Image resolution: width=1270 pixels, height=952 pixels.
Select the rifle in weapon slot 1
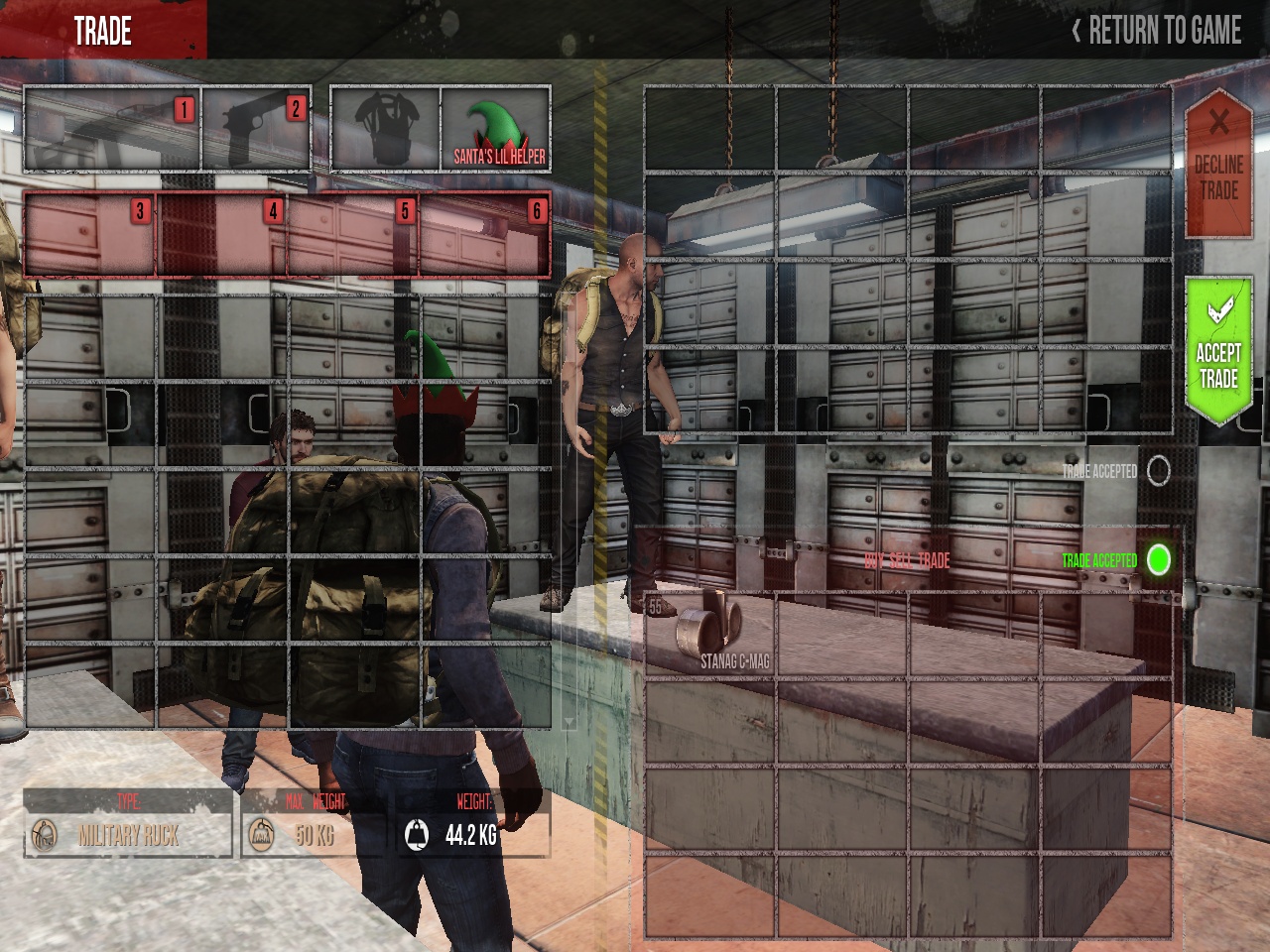tap(112, 130)
